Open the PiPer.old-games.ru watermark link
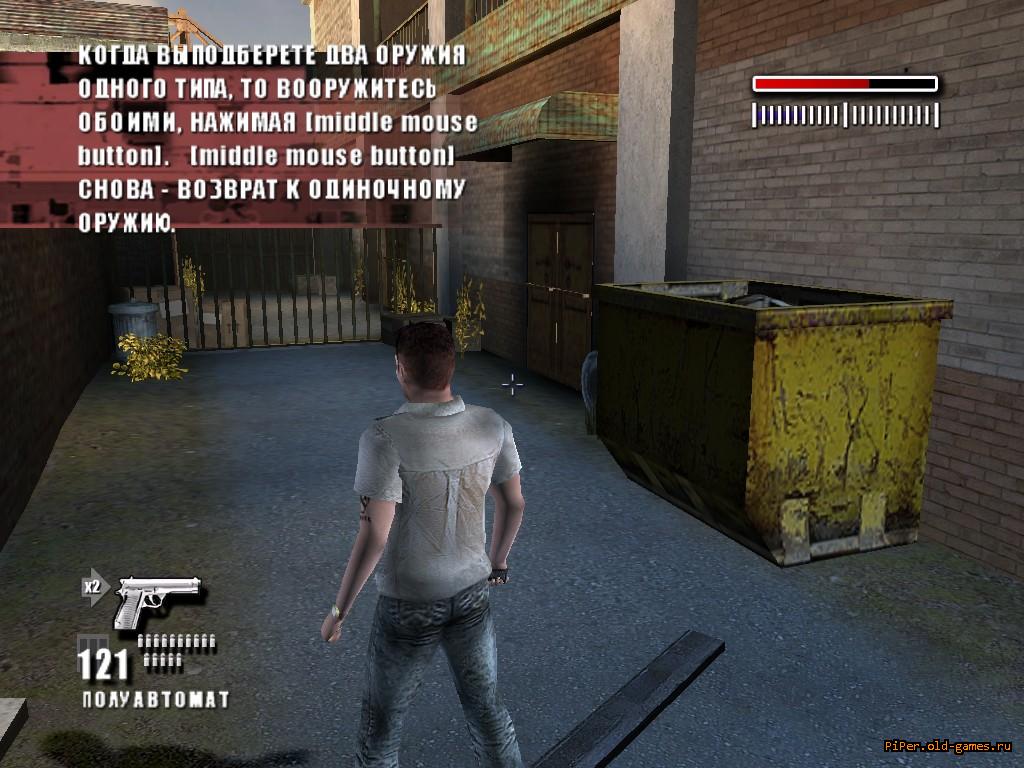This screenshot has width=1024, height=768. click(x=949, y=746)
